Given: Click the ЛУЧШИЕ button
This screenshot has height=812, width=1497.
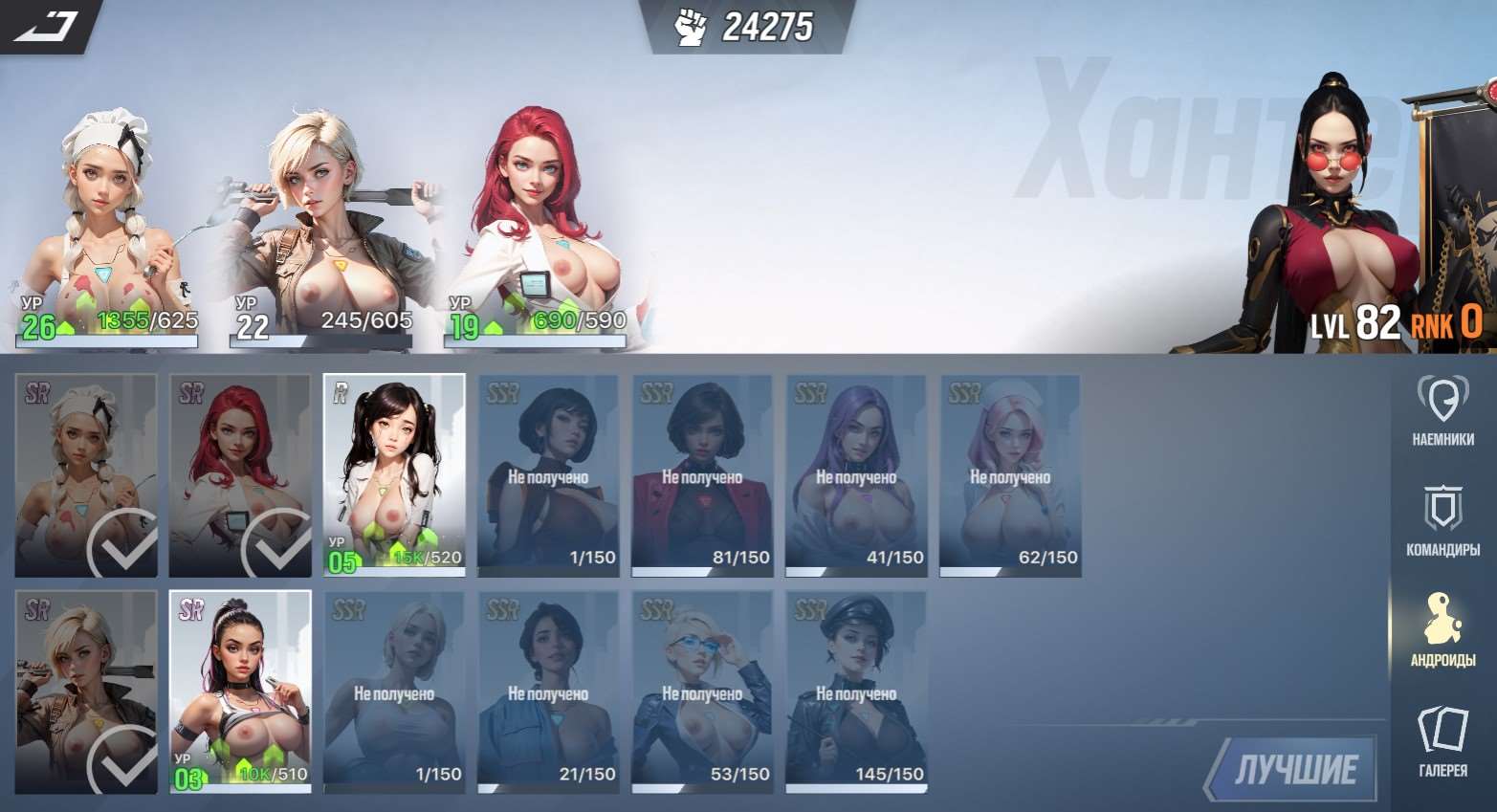Looking at the screenshot, I should (x=1295, y=768).
